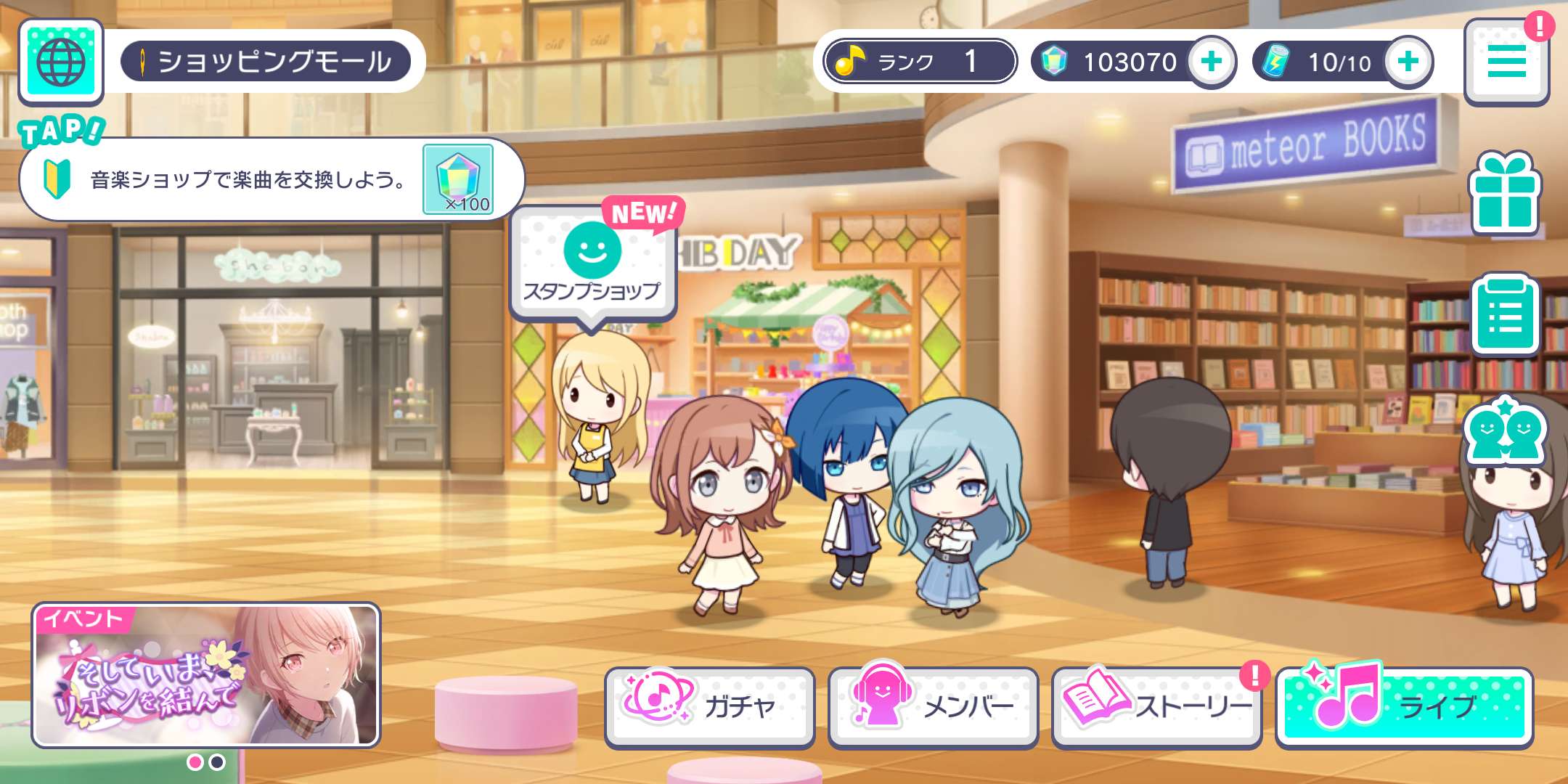The image size is (1568, 784).
Task: Refill live energy with plus button
Action: point(1408,62)
